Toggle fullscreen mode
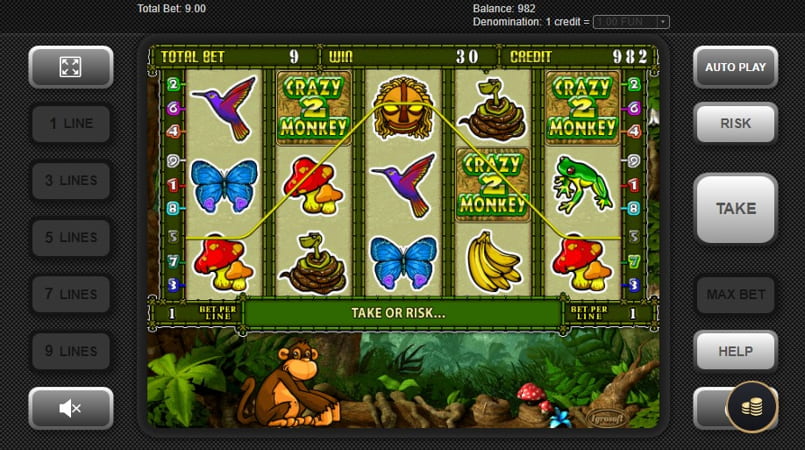The image size is (805, 450). coord(70,67)
